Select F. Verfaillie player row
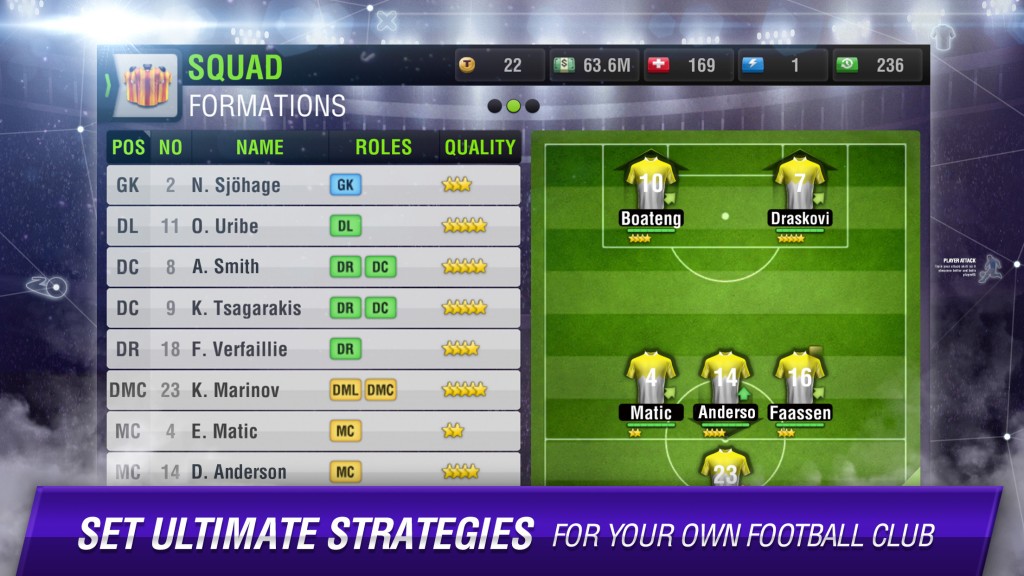 [x=313, y=349]
